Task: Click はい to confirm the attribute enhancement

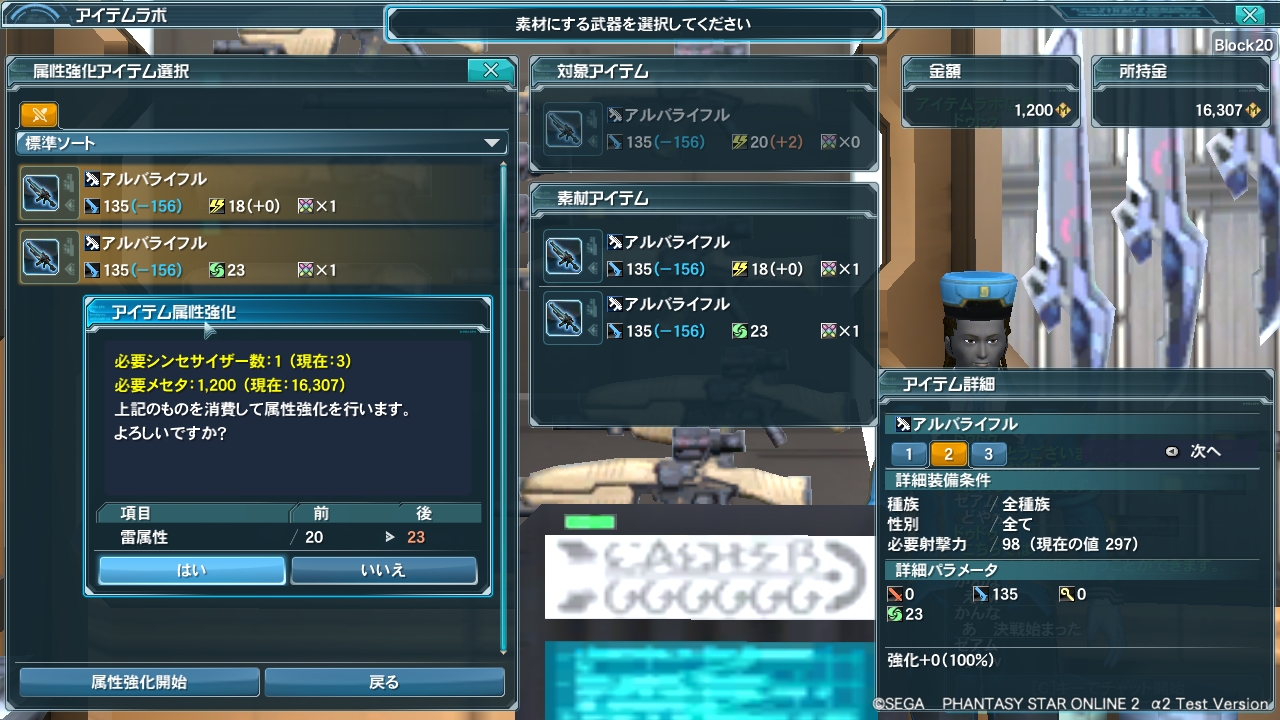Action: pos(191,569)
